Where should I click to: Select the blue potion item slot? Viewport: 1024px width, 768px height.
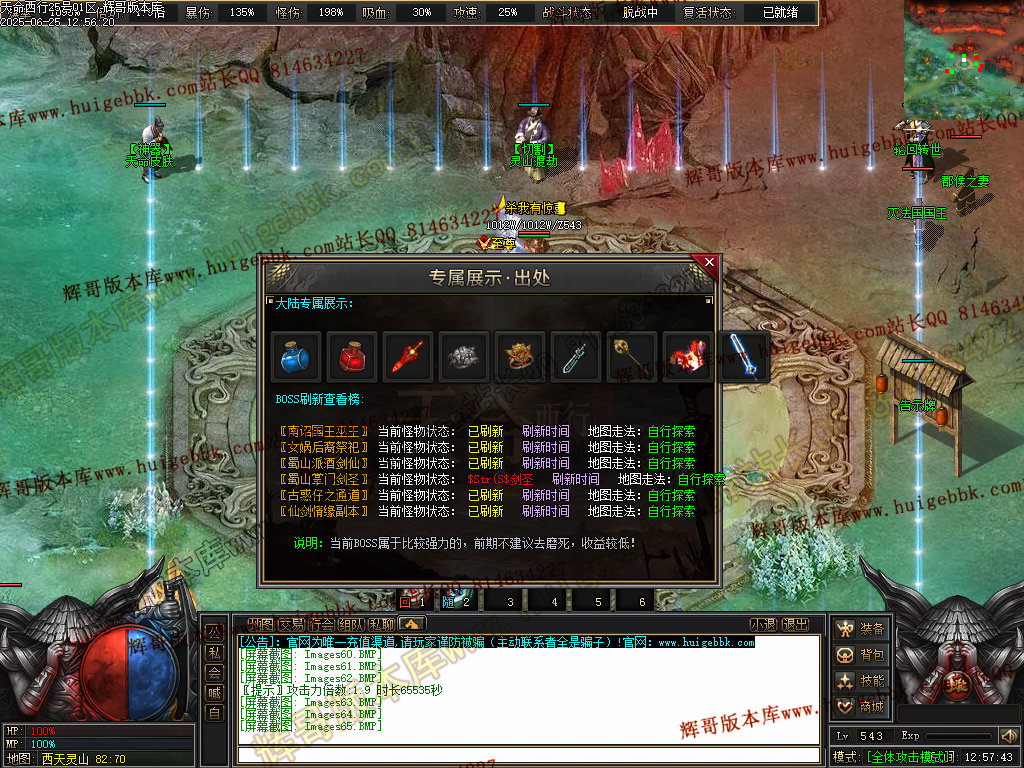(x=296, y=357)
